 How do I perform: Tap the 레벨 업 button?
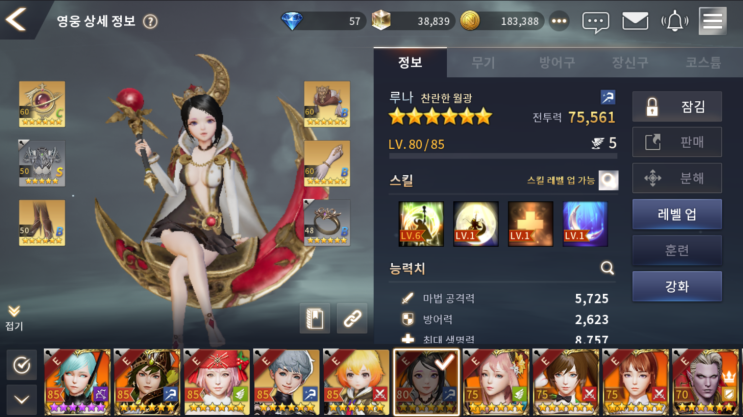(677, 214)
